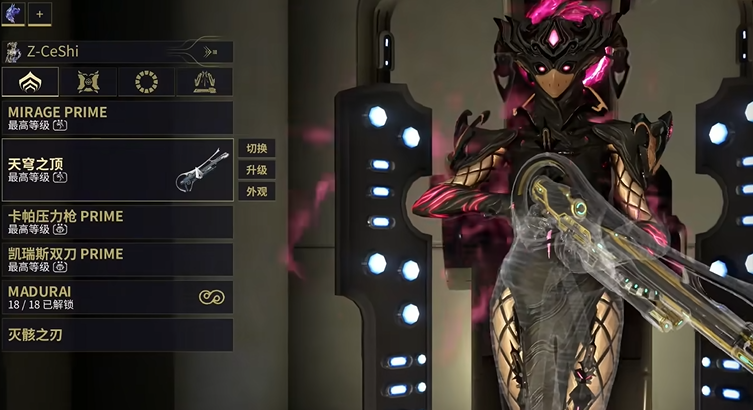Select the 卡帕压力枪 Prime secondary slot
Screen dimensions: 753x410
(x=117, y=221)
